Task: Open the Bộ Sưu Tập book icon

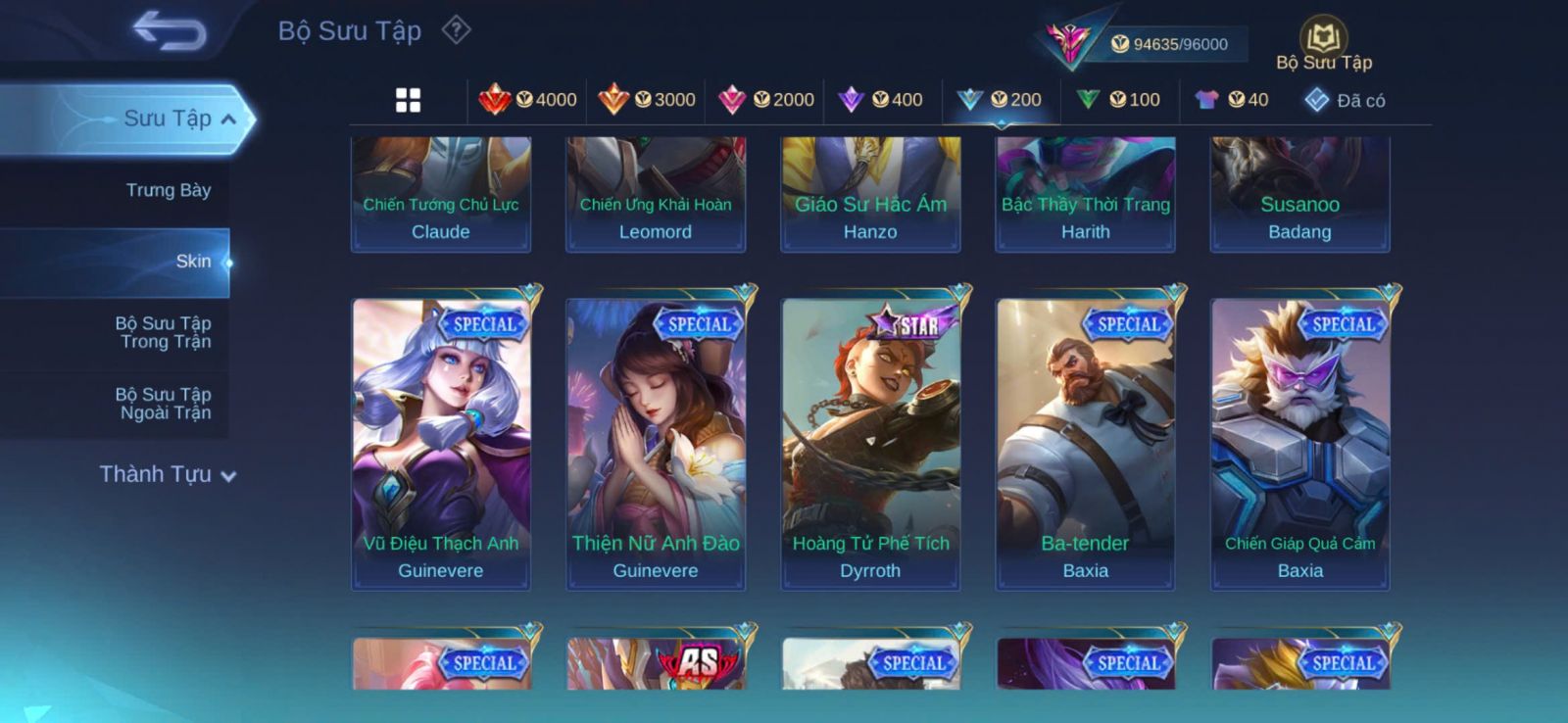Action: (1323, 40)
